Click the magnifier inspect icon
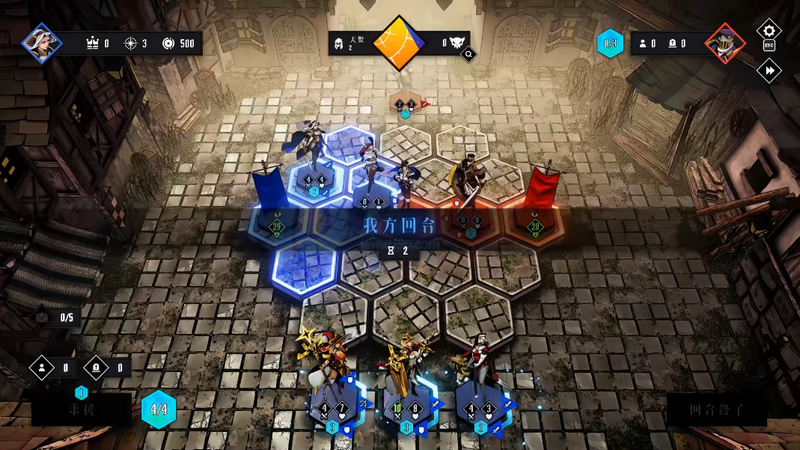The image size is (800, 450). point(468,54)
